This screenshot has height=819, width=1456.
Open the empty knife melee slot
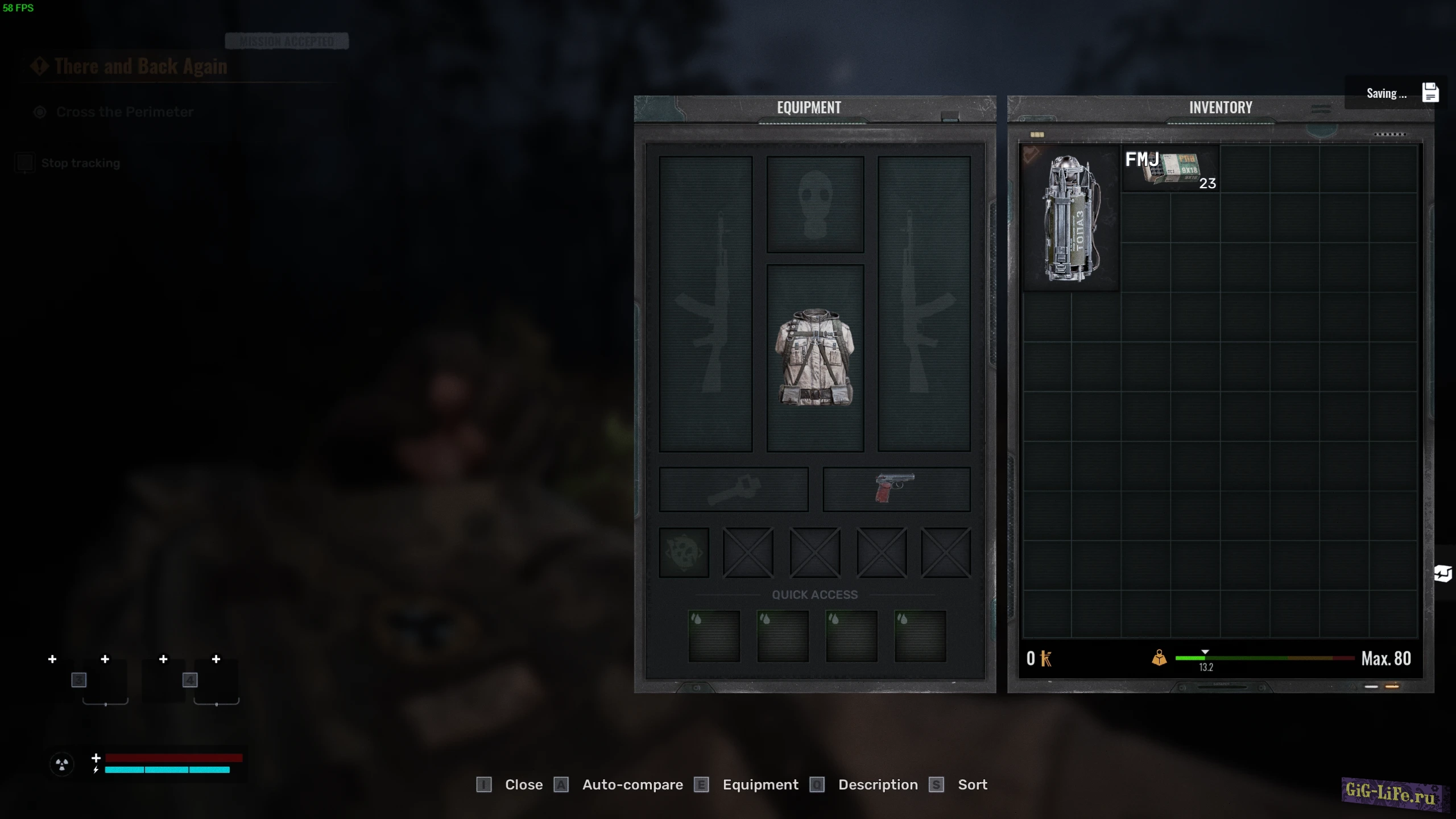coord(733,489)
